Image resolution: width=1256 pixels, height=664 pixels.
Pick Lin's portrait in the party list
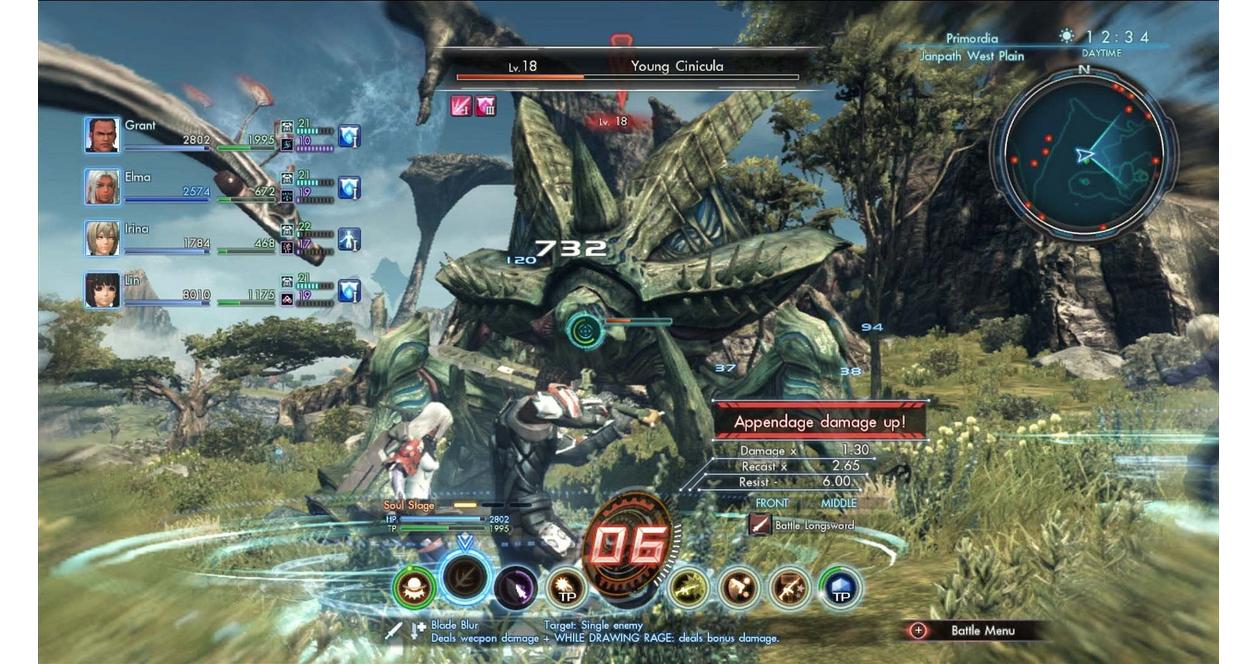click(102, 290)
